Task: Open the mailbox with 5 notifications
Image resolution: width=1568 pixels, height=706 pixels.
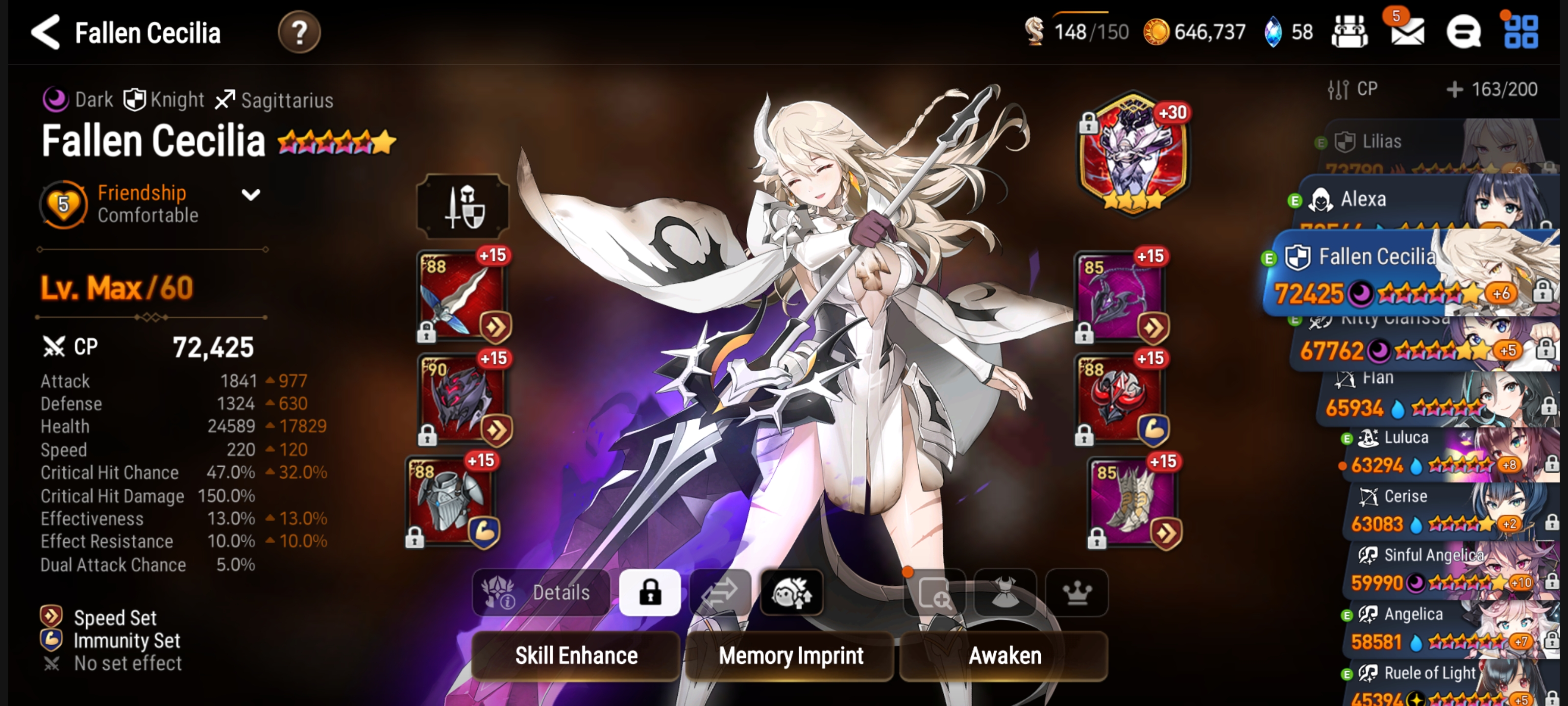Action: click(x=1407, y=32)
